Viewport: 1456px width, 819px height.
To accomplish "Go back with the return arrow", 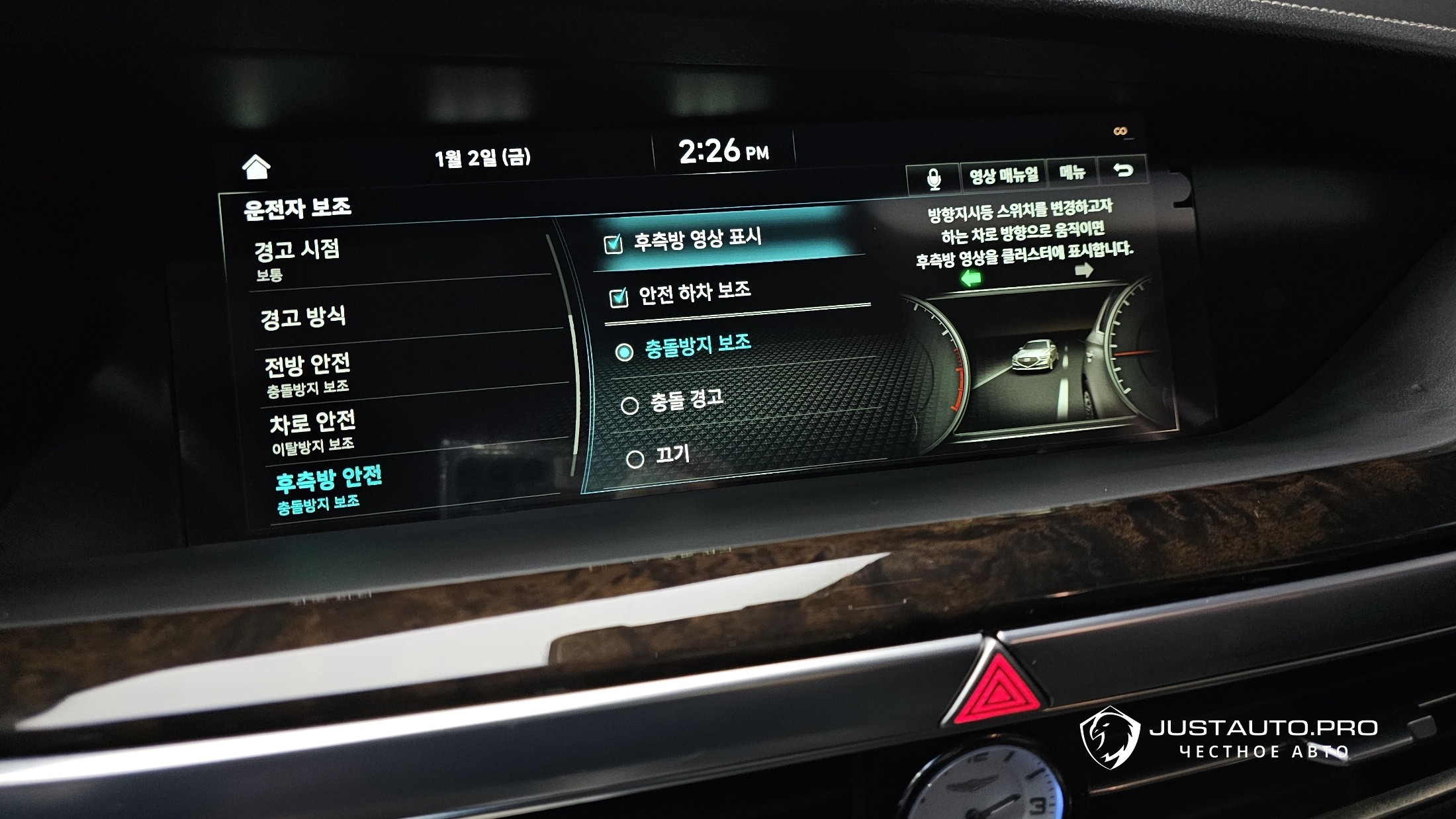I will click(1122, 171).
